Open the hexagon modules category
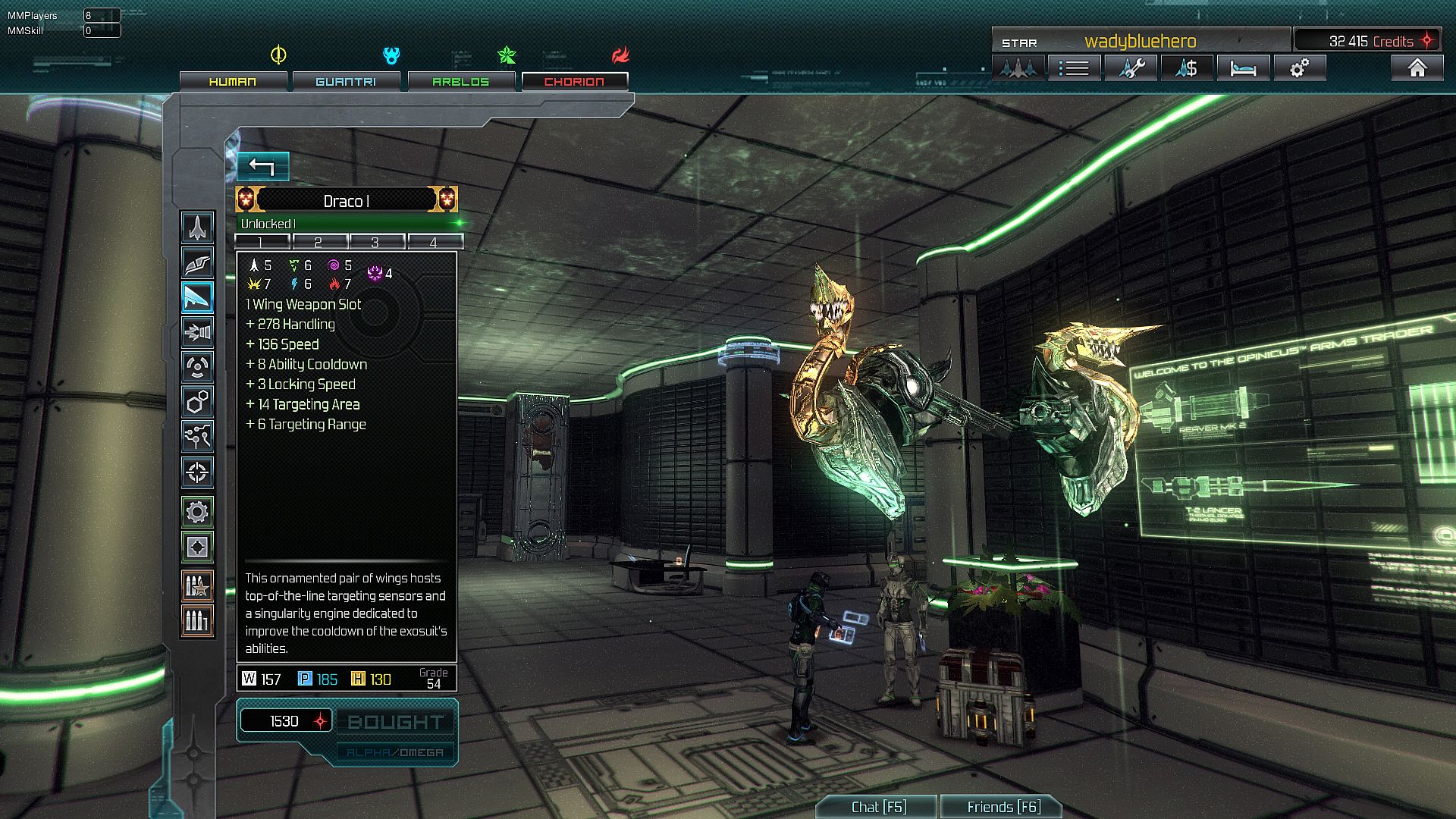The height and width of the screenshot is (819, 1456). pos(197,402)
